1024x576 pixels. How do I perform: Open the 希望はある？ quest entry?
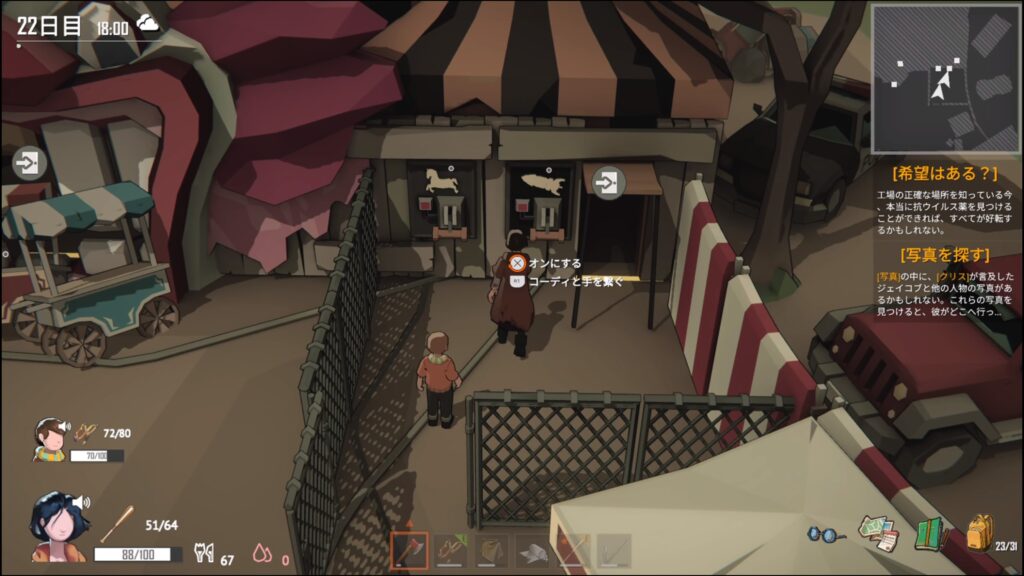946,173
